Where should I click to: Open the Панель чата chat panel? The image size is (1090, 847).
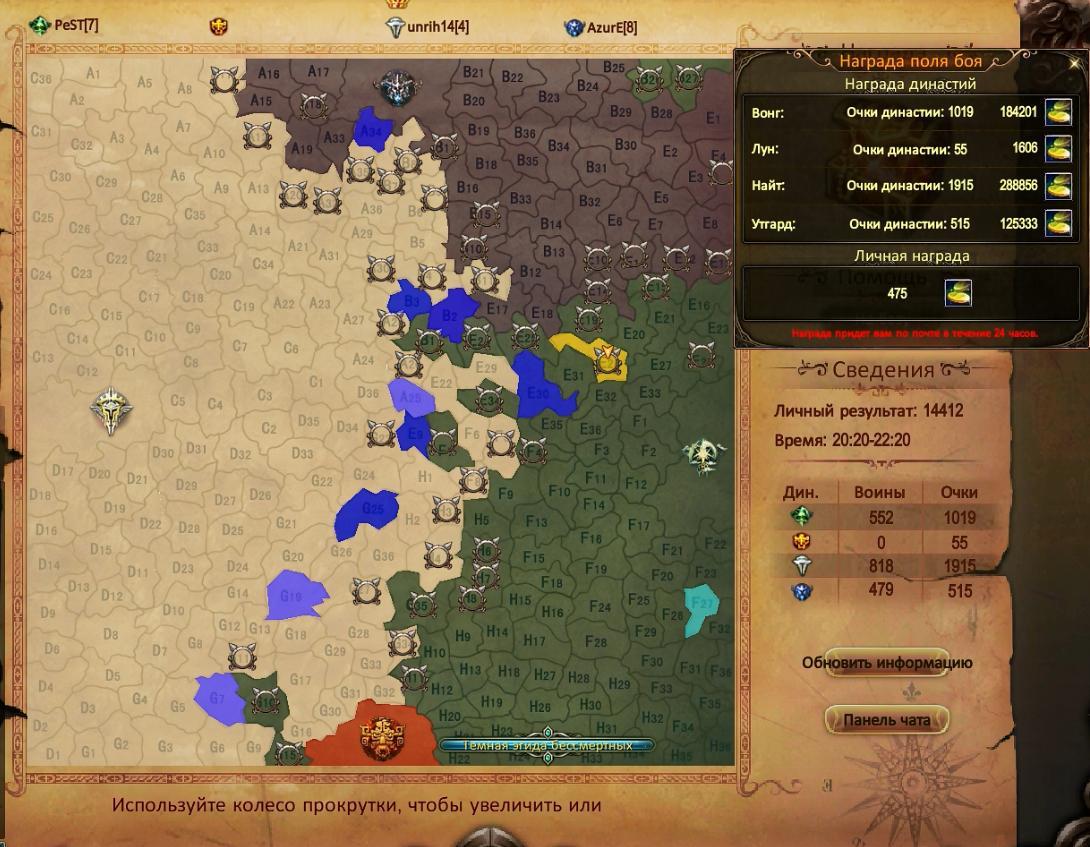pyautogui.click(x=886, y=720)
